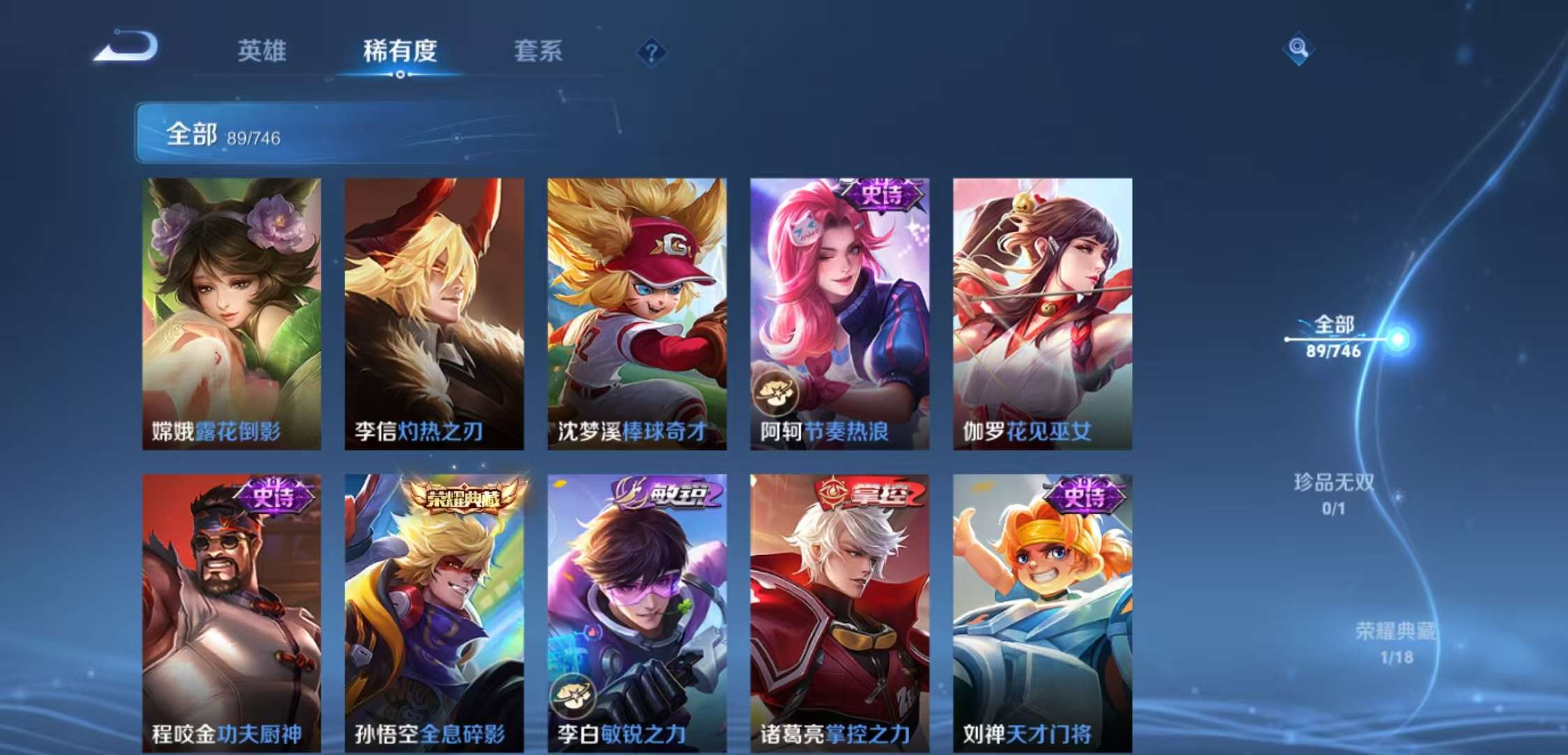
Task: Click the diamond question mark help icon
Action: click(654, 52)
